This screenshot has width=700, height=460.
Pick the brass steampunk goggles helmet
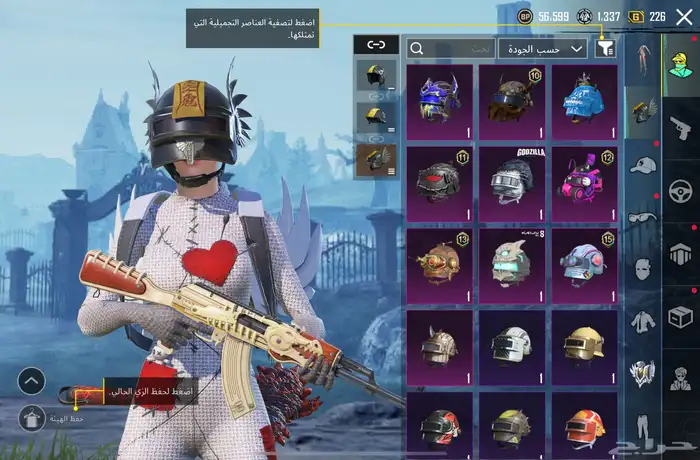click(x=439, y=263)
